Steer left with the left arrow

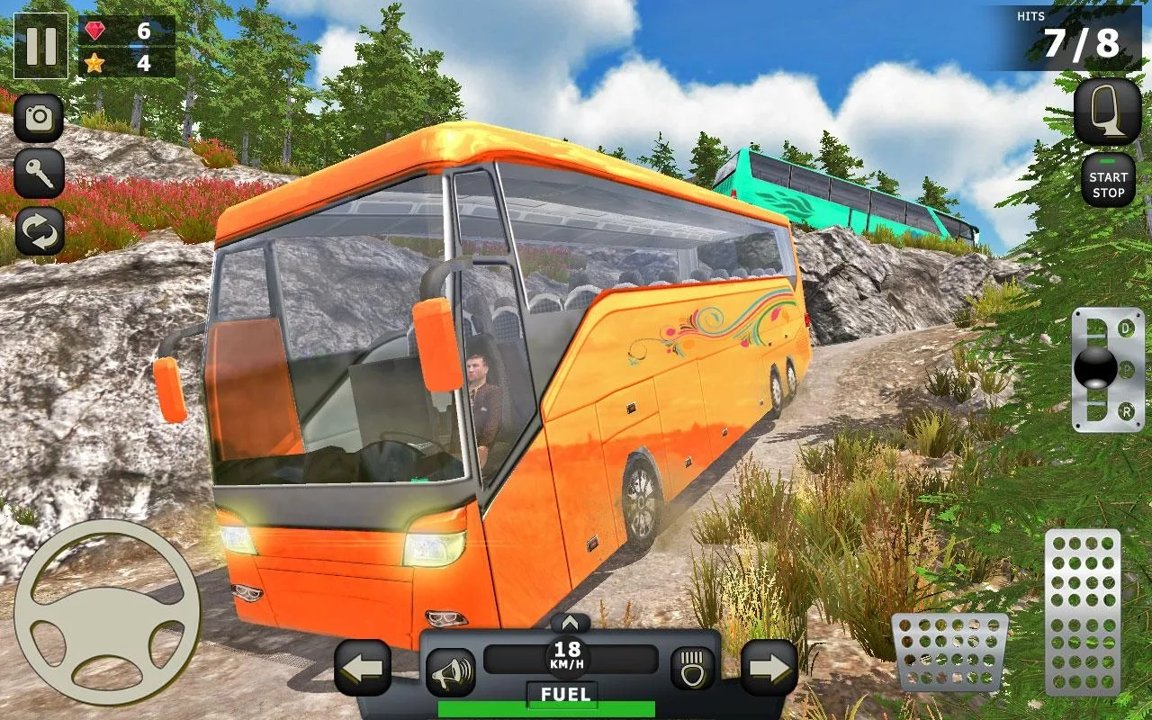[362, 668]
